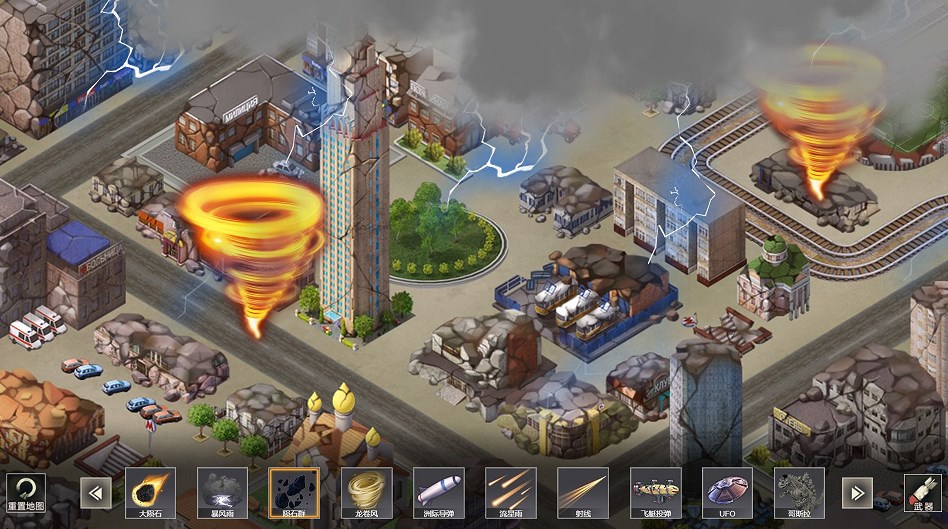The height and width of the screenshot is (529, 948).
Task: Select the 射线 ray beam weapon
Action: click(x=583, y=492)
